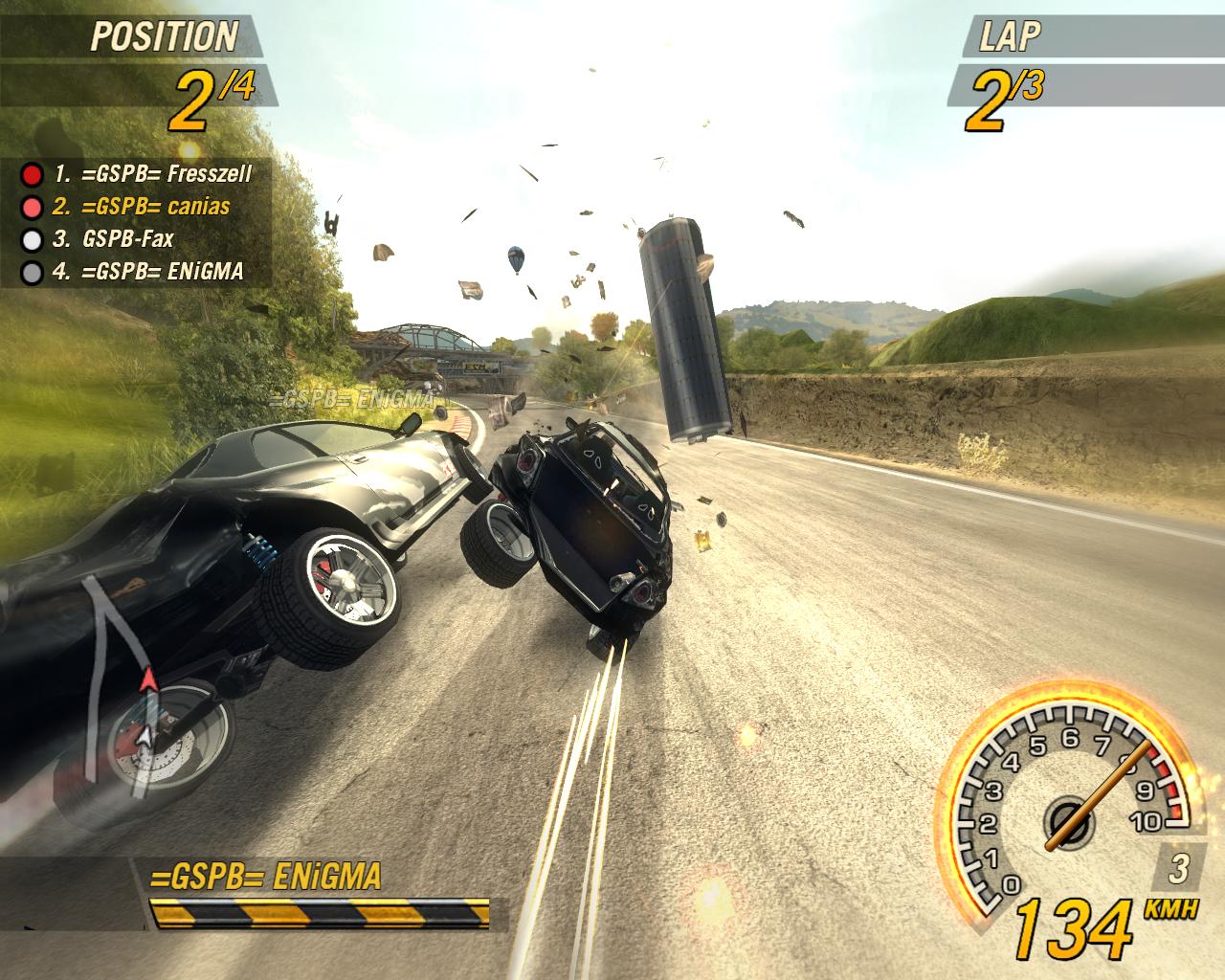Choose GSPB-Fax row in the standings
This screenshot has width=1225, height=980.
tap(114, 238)
